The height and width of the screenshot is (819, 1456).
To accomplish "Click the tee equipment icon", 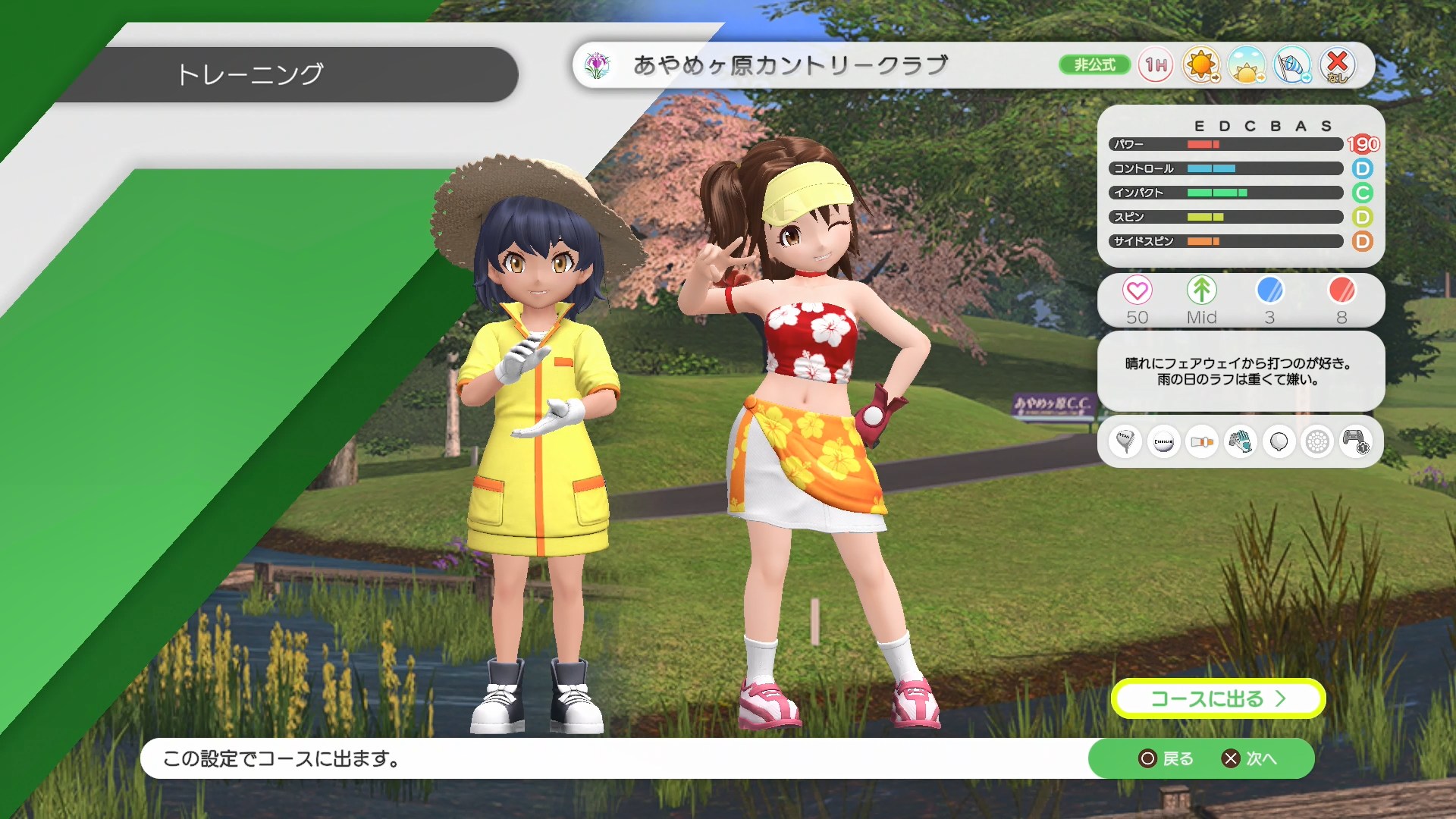I will point(1203,441).
